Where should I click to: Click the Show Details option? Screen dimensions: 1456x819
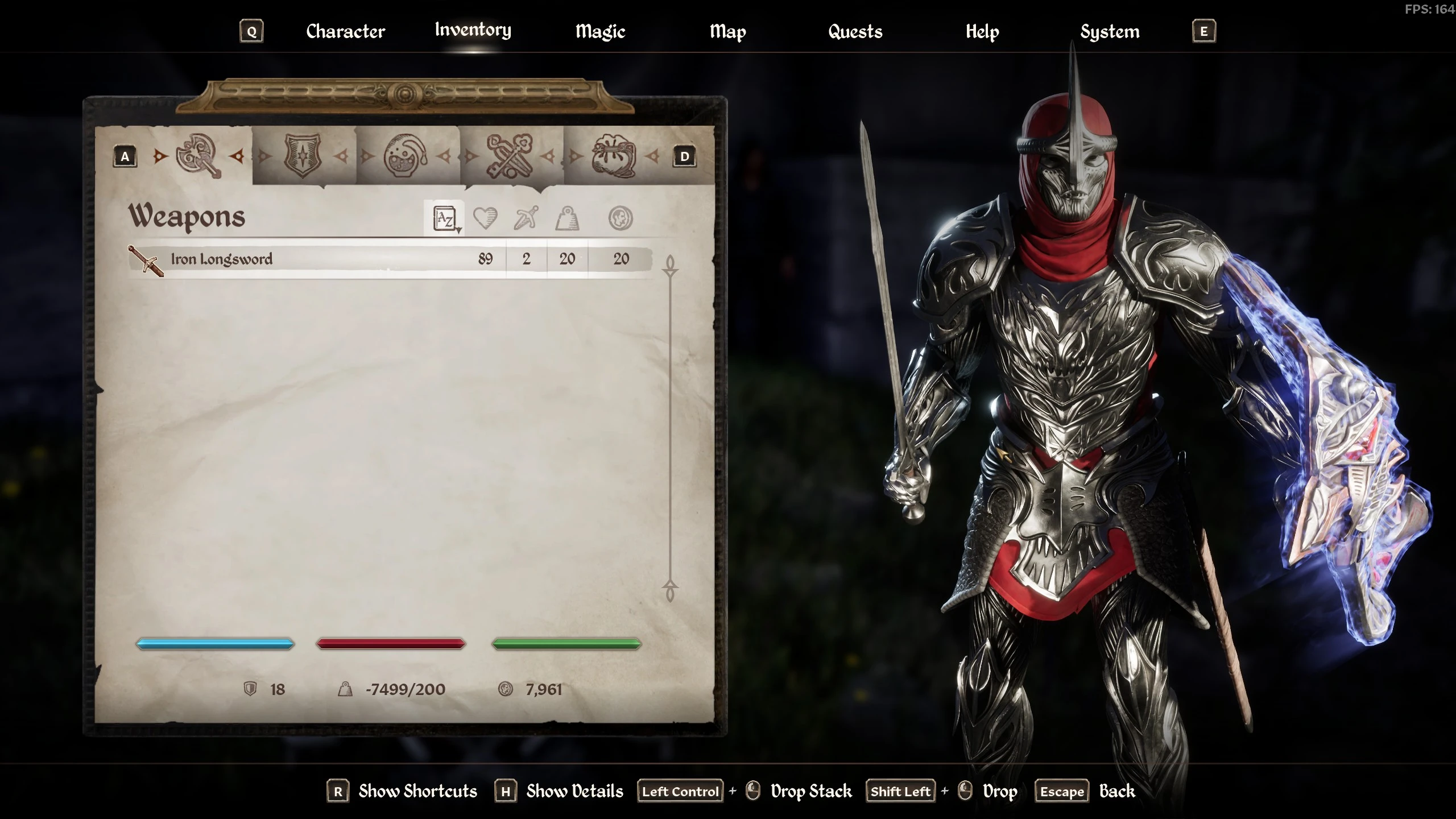(574, 791)
